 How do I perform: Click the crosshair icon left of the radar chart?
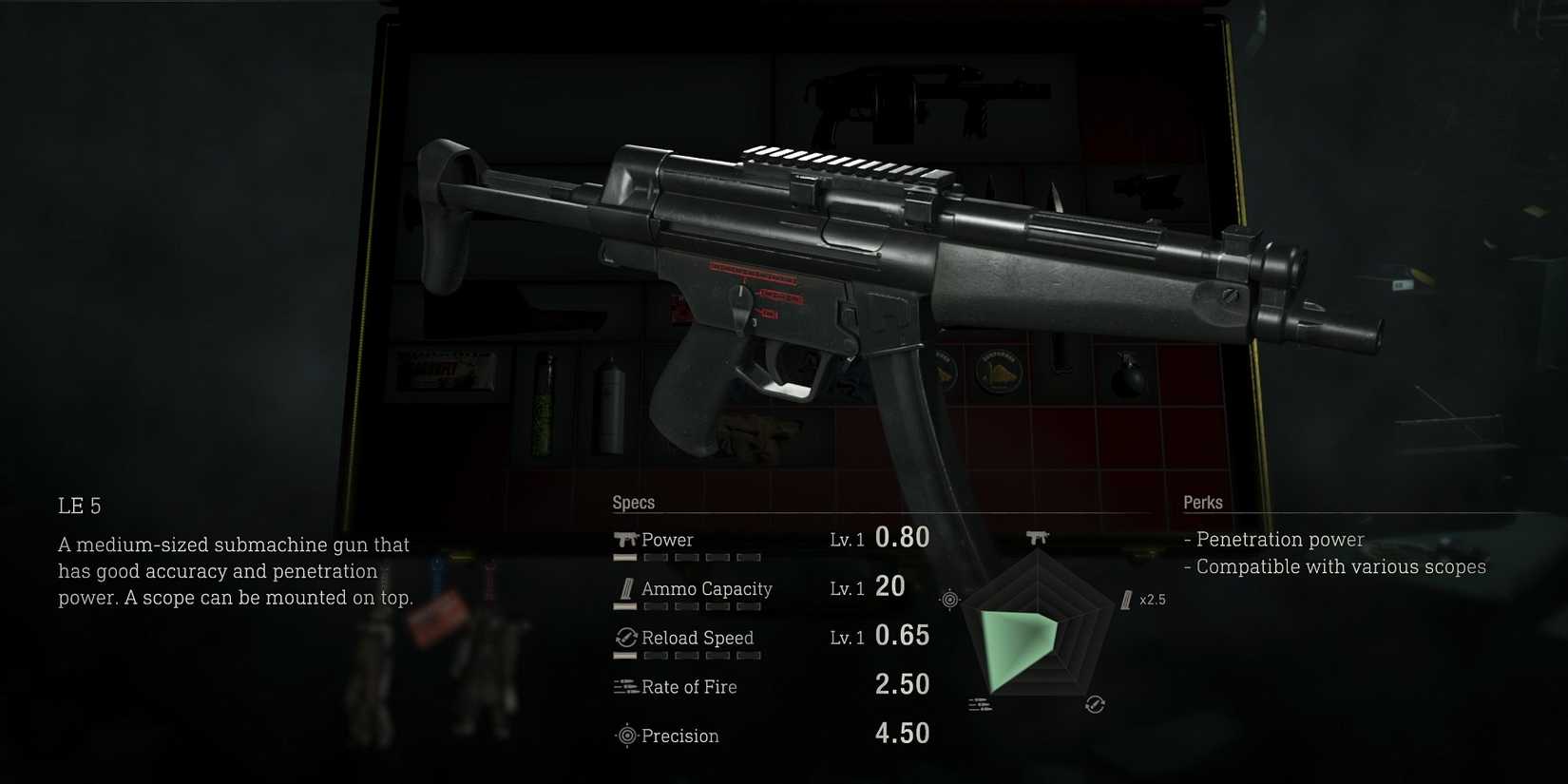point(948,599)
